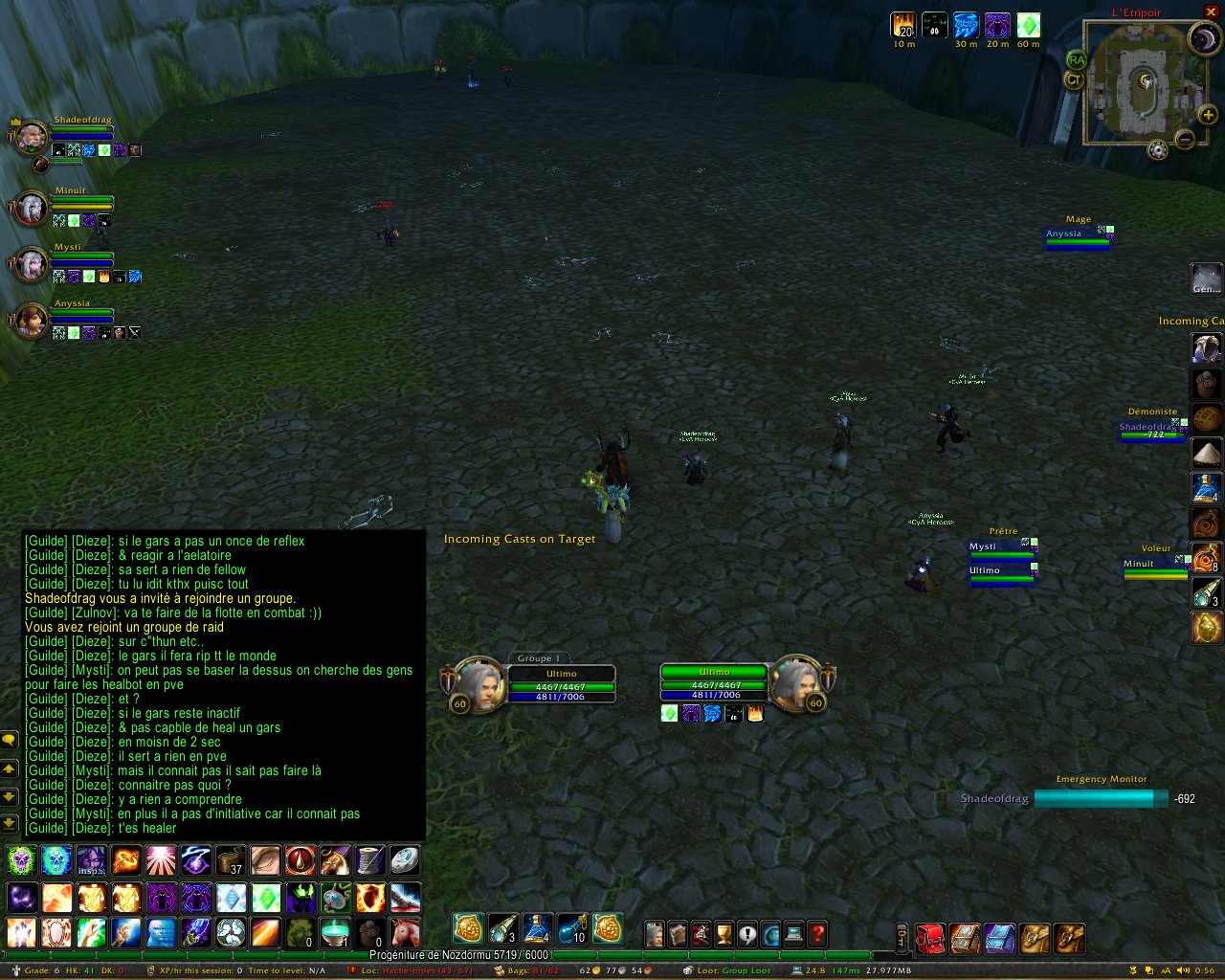Select Shadeofdrag's party portrait
This screenshot has height=980, width=1225.
31,138
